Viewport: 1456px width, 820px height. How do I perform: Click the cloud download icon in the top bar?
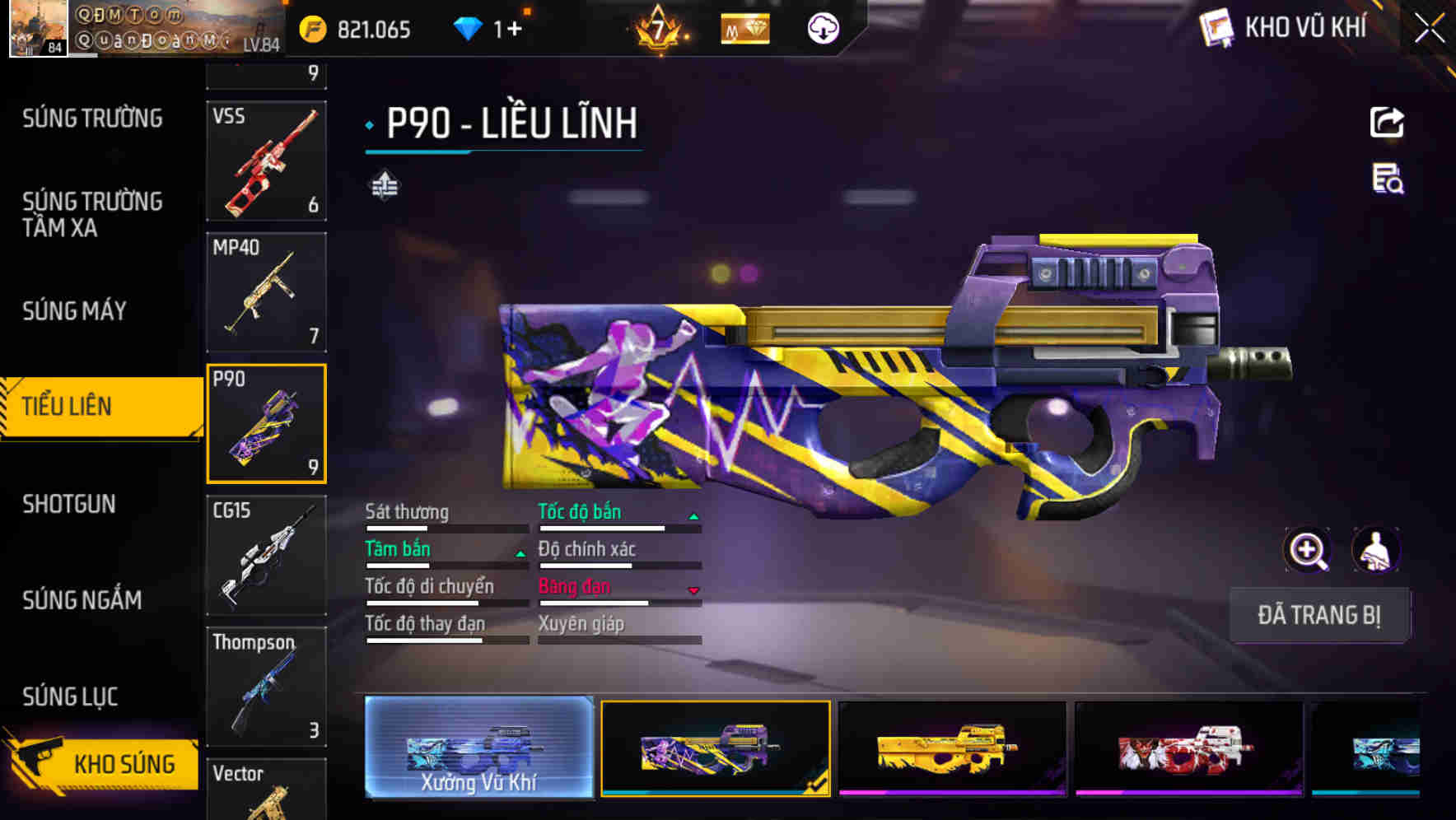[x=822, y=27]
